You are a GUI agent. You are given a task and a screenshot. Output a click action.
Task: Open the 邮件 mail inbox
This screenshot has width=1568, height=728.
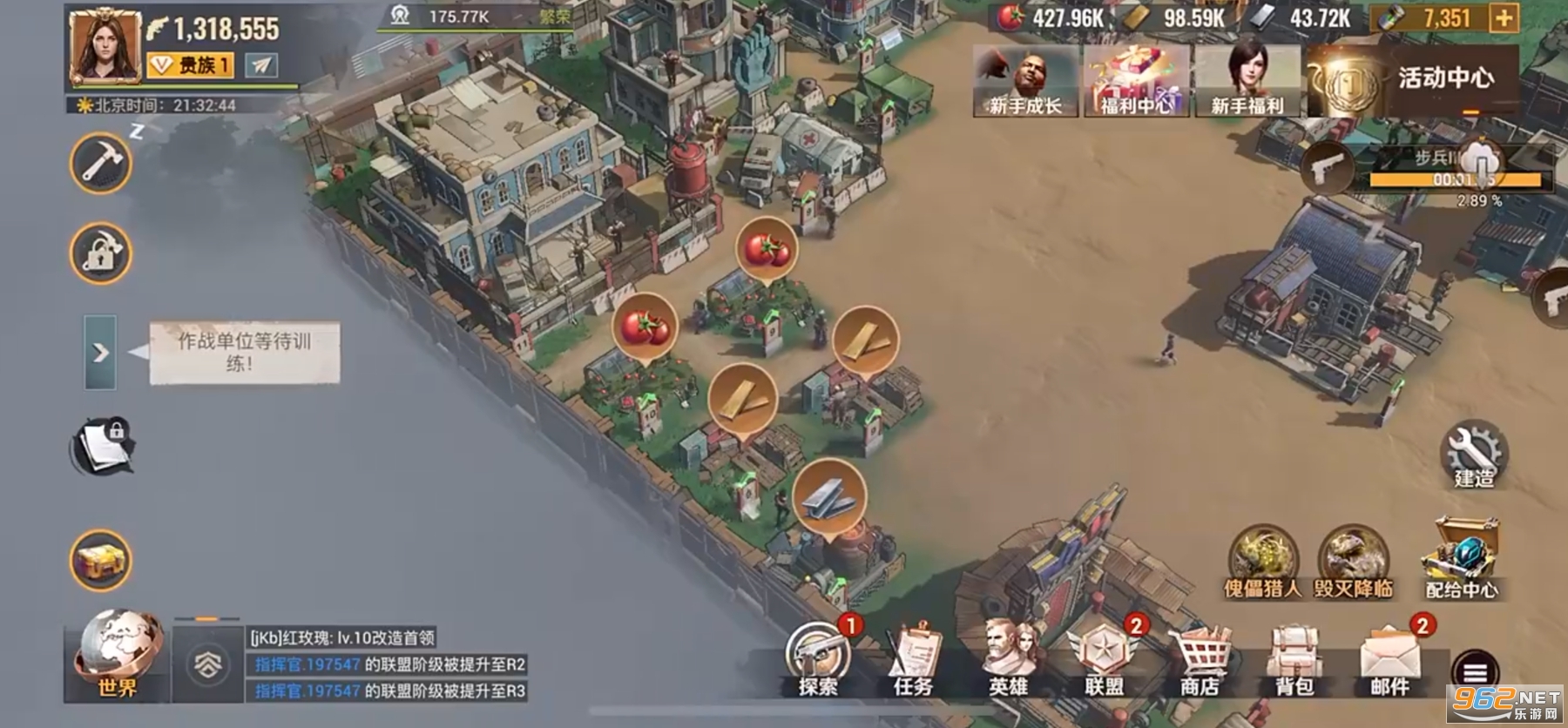point(1390,659)
